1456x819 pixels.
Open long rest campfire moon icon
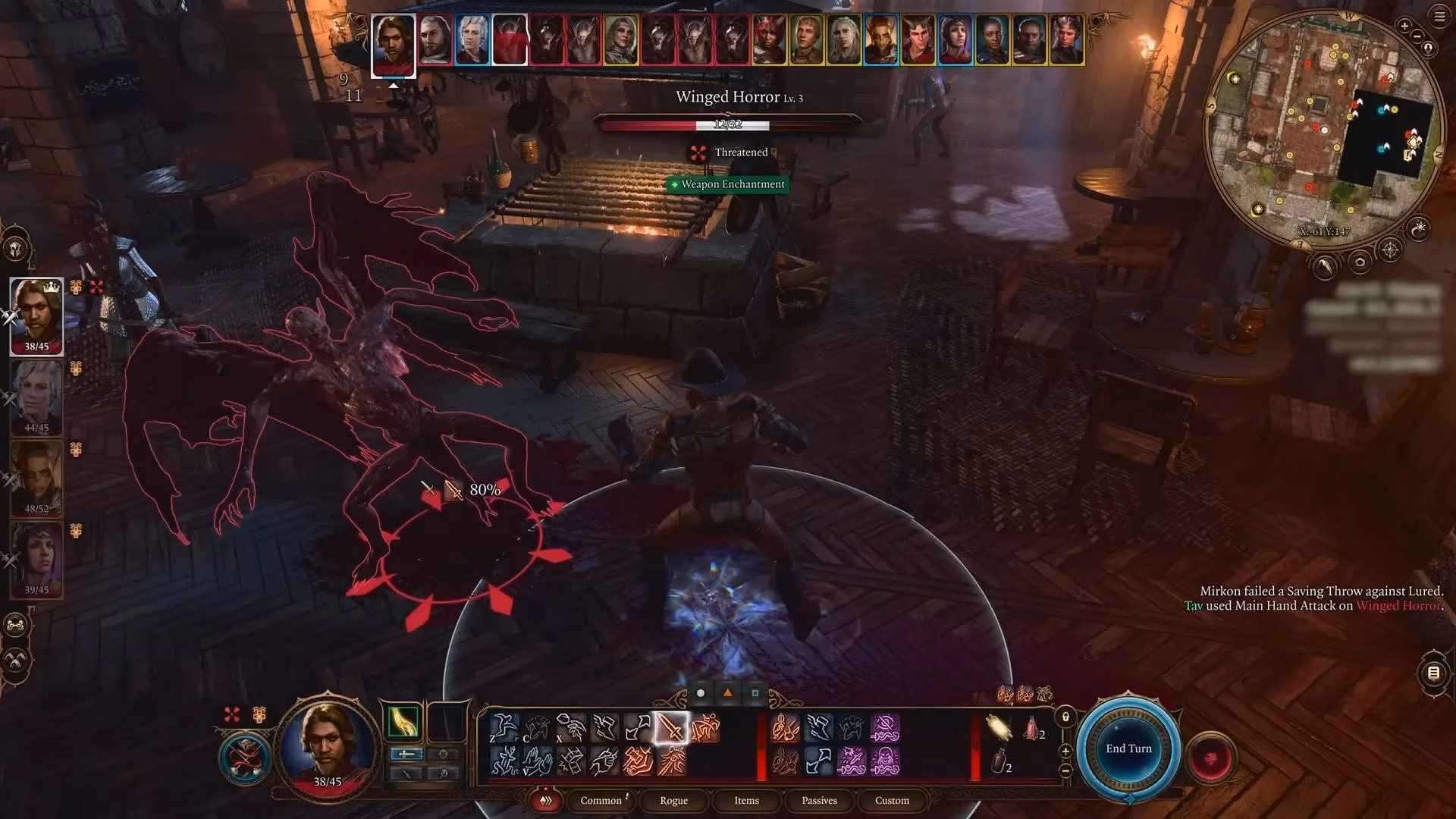[1418, 227]
